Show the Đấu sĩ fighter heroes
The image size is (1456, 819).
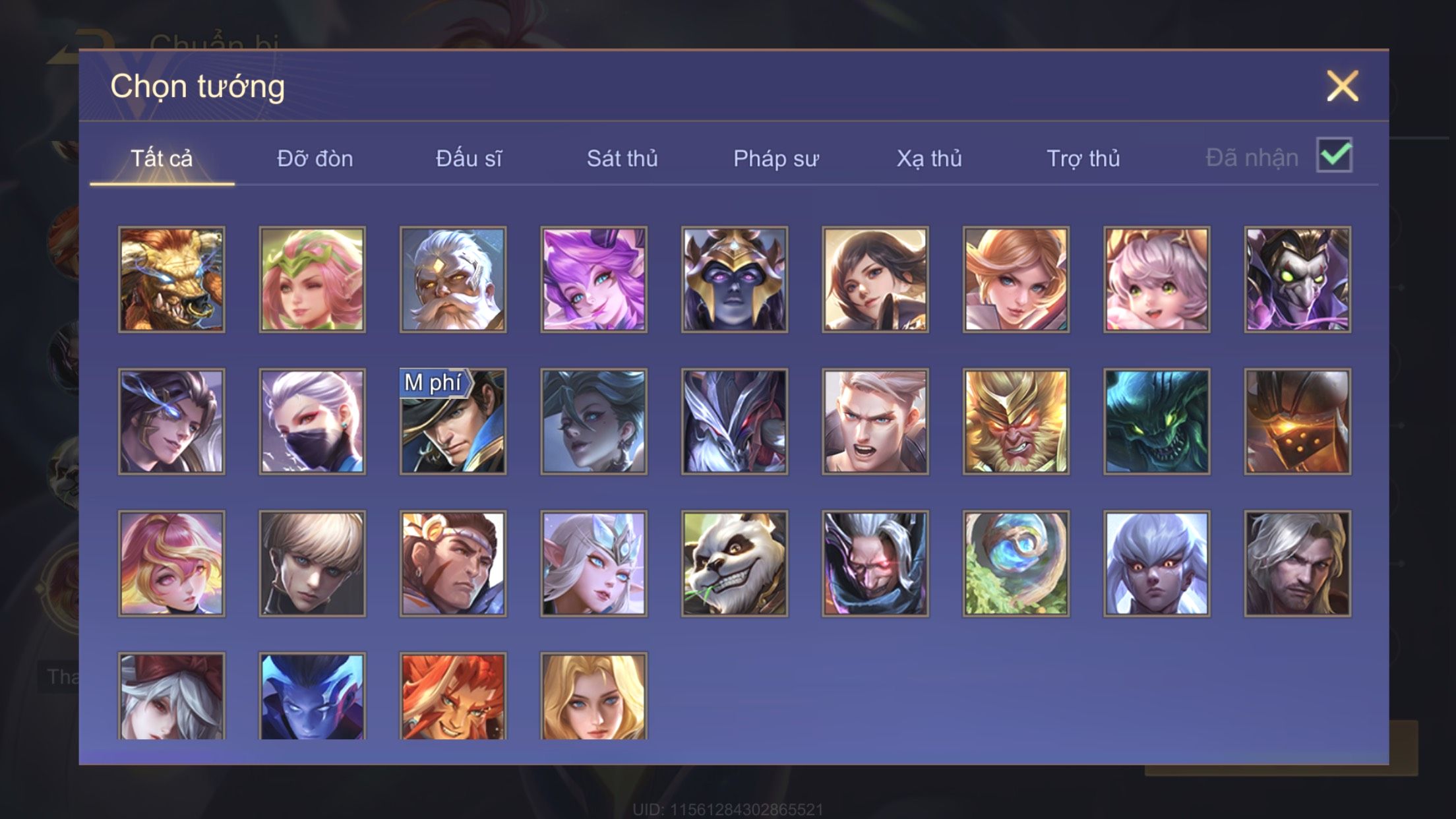pyautogui.click(x=469, y=159)
